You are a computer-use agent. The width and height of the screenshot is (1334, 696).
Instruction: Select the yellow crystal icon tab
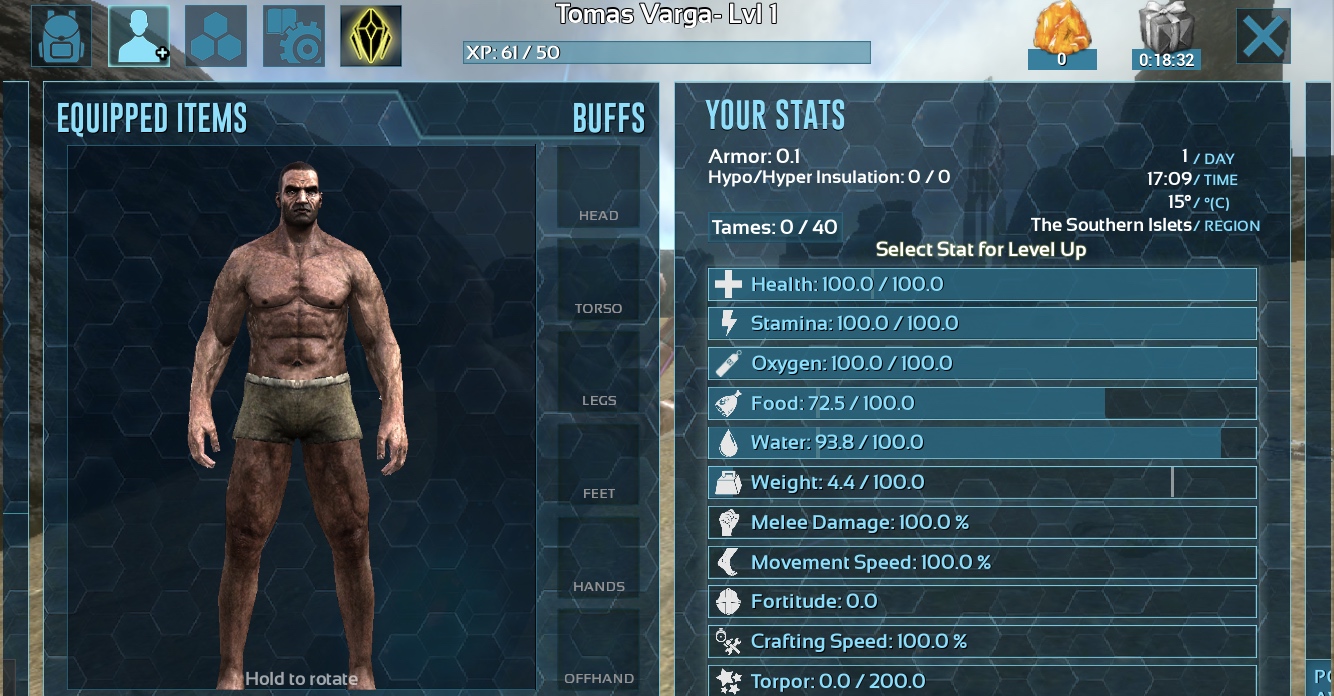371,36
